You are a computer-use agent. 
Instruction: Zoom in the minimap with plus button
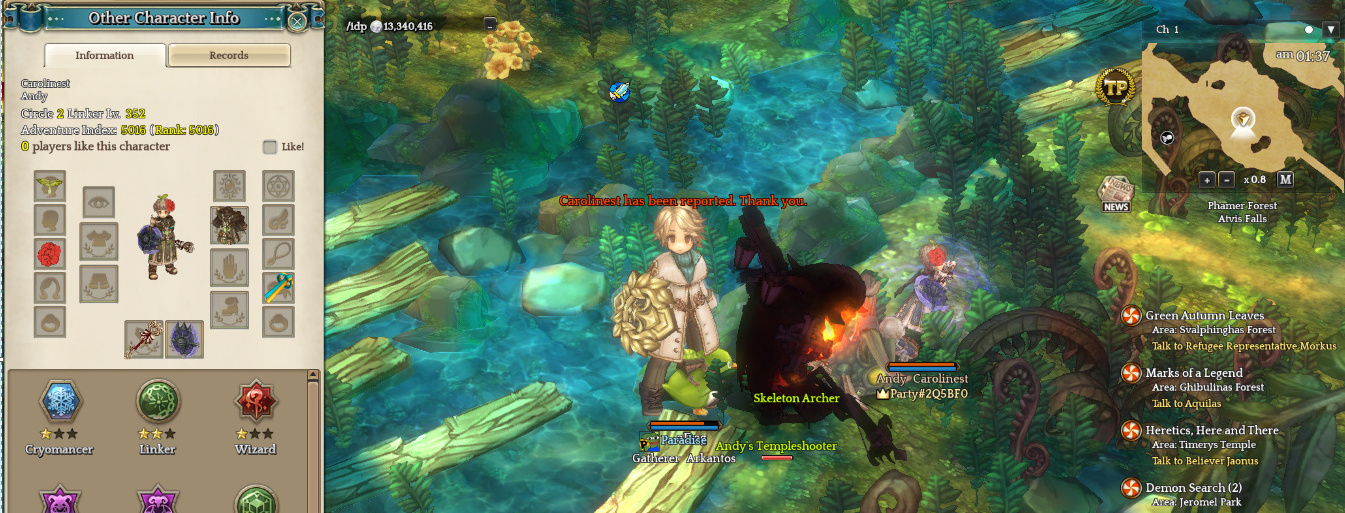(x=1207, y=180)
